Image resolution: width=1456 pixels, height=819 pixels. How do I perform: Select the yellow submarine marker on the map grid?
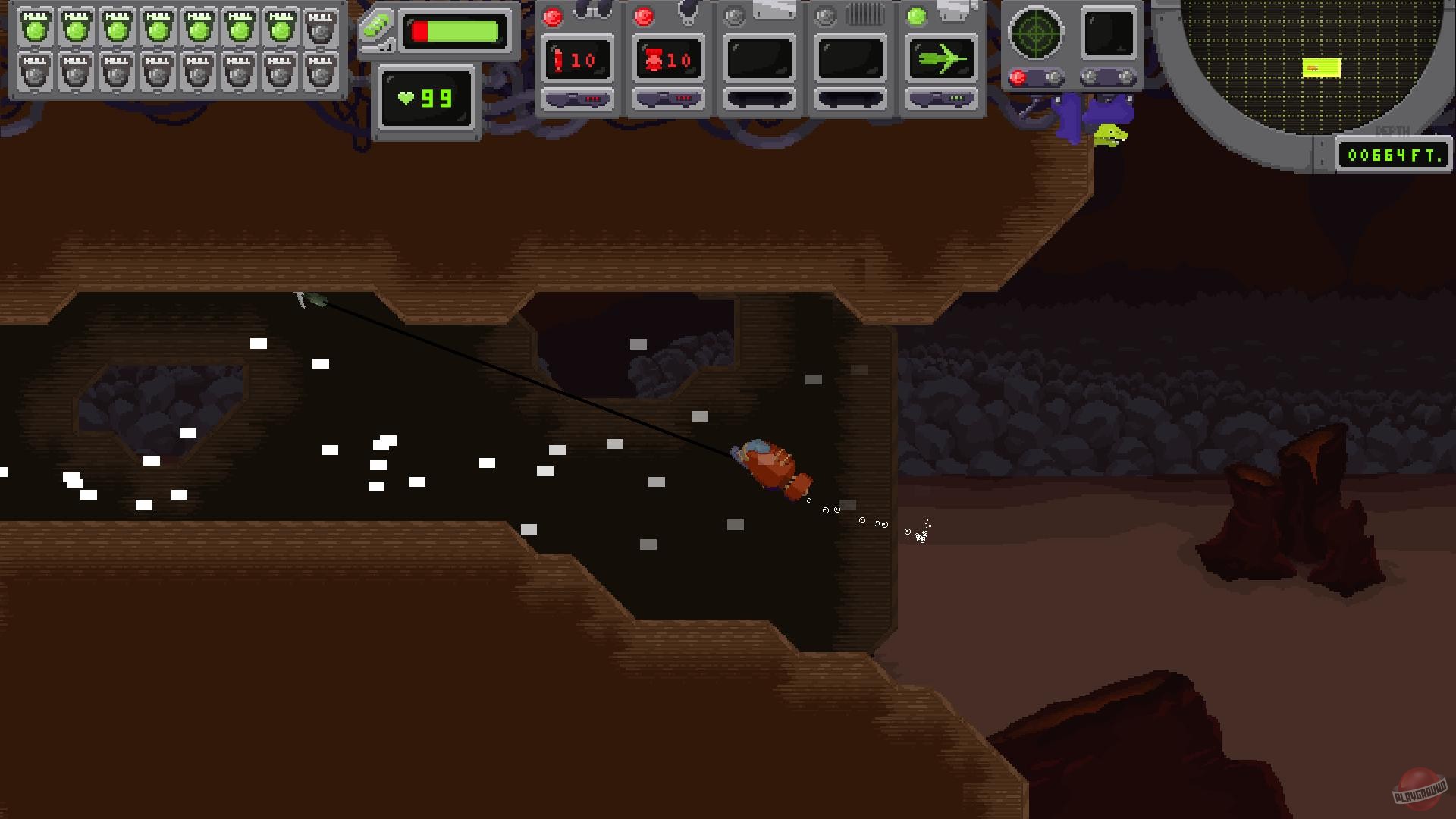(1321, 68)
